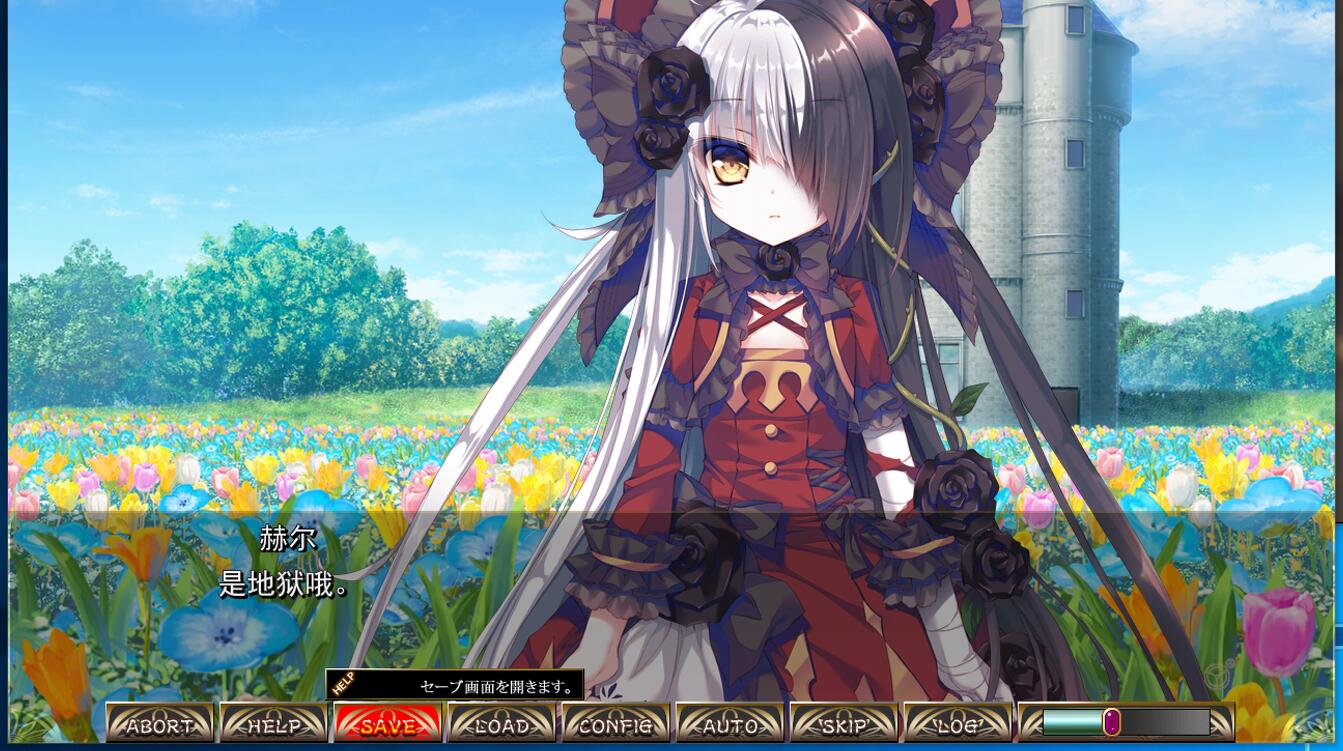Activate AUTO reading mode
This screenshot has height=751, width=1343.
[730, 724]
